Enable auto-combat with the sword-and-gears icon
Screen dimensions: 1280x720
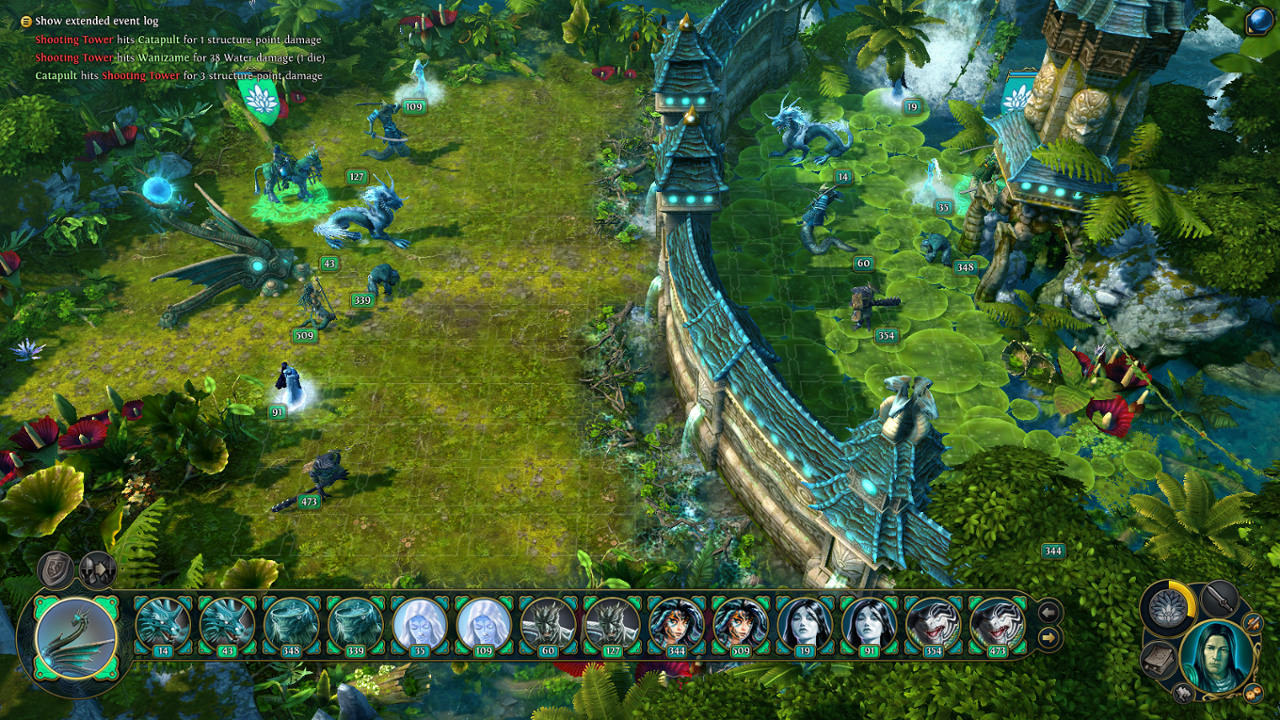point(1251,624)
